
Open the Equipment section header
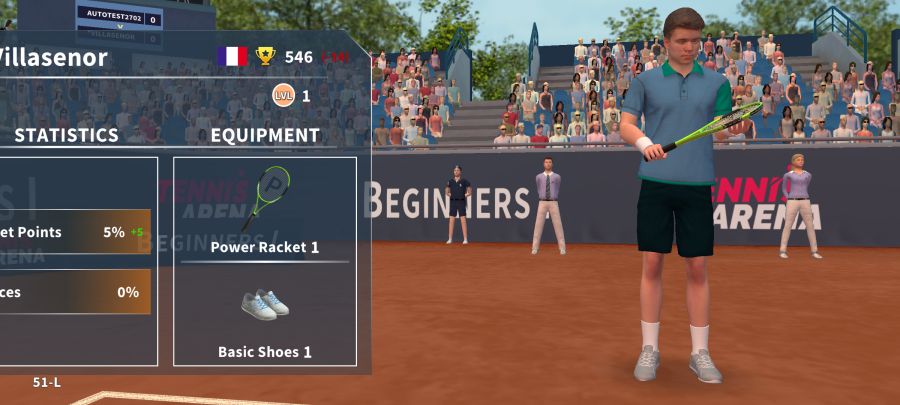click(265, 135)
